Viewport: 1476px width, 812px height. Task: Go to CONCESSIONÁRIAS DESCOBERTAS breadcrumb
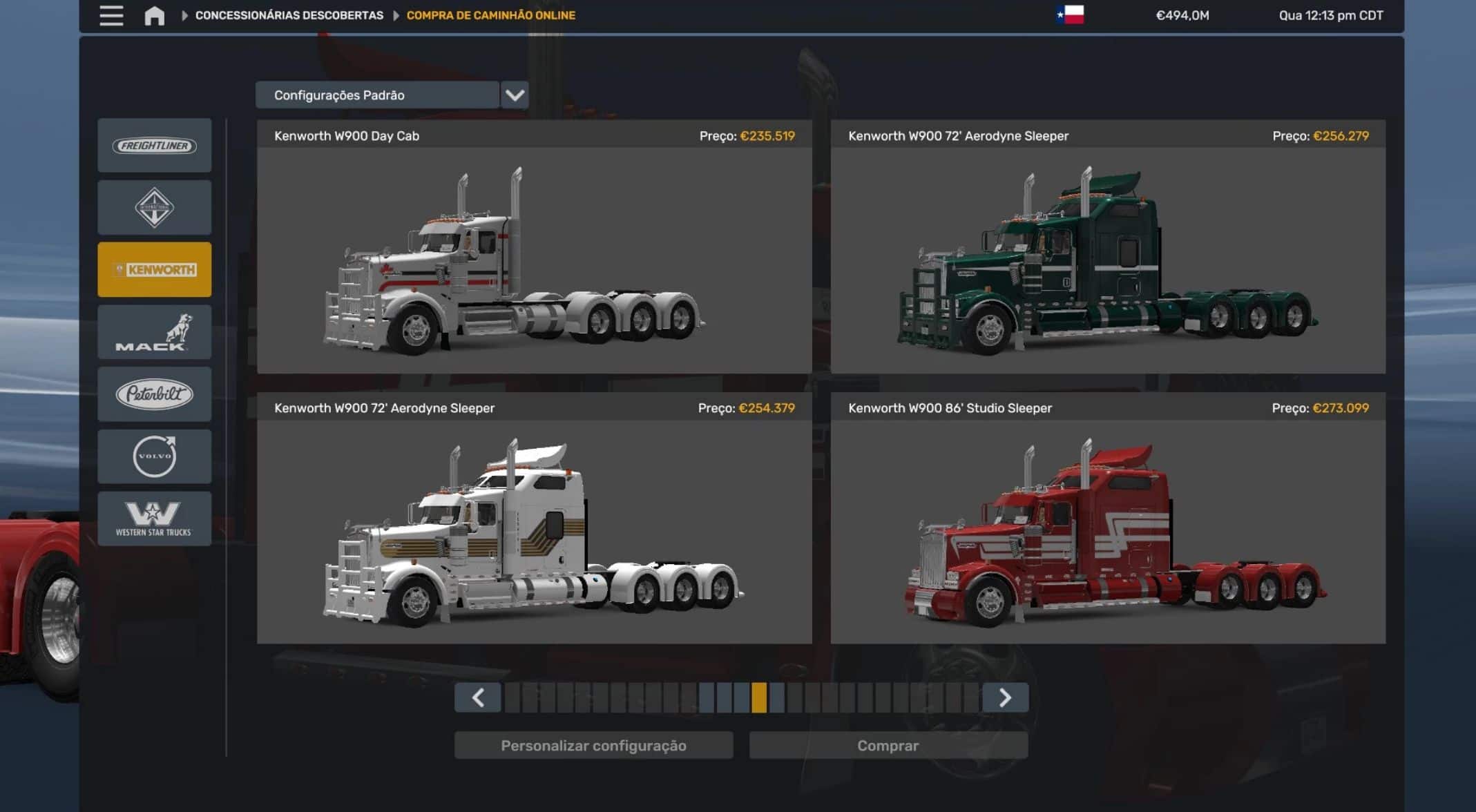pyautogui.click(x=289, y=14)
